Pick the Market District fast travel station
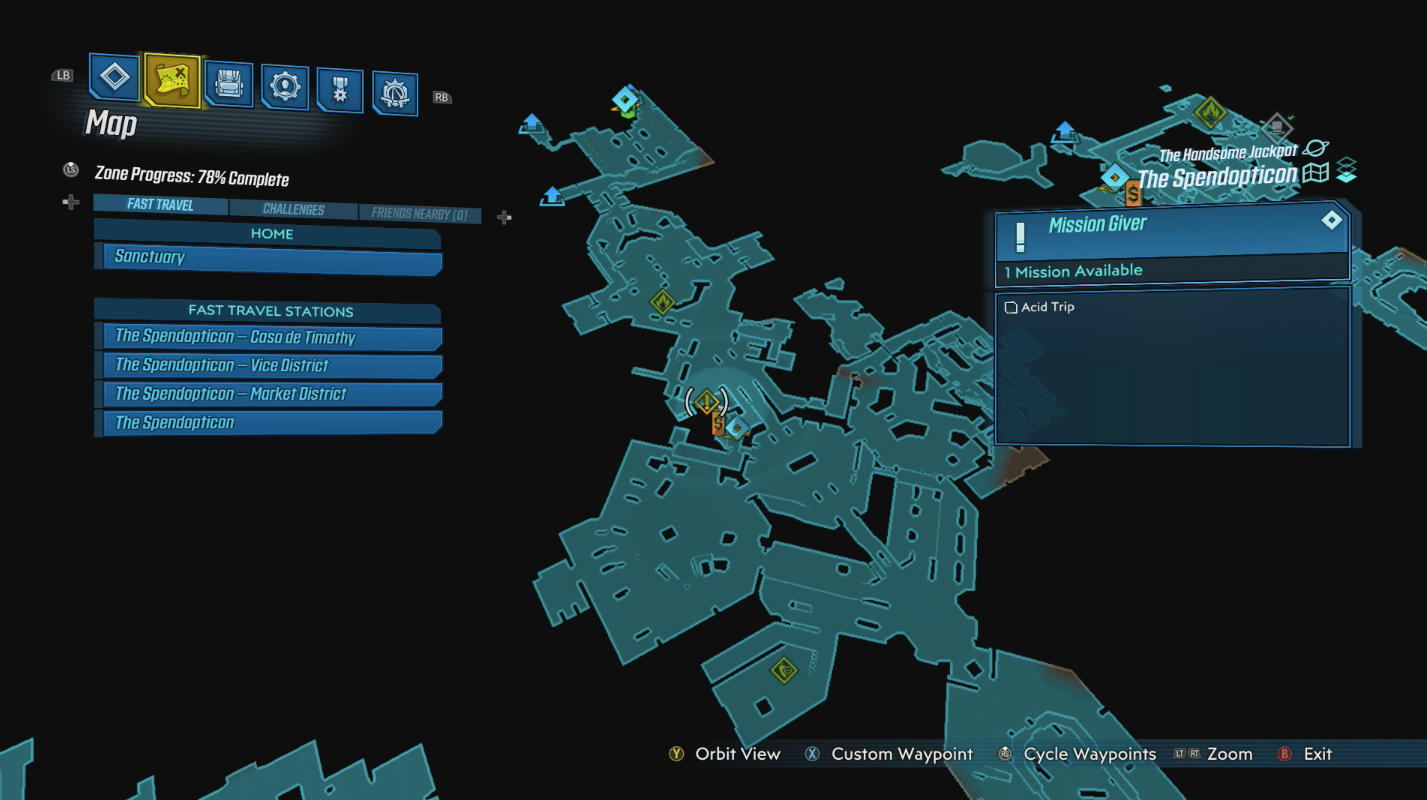 (272, 394)
